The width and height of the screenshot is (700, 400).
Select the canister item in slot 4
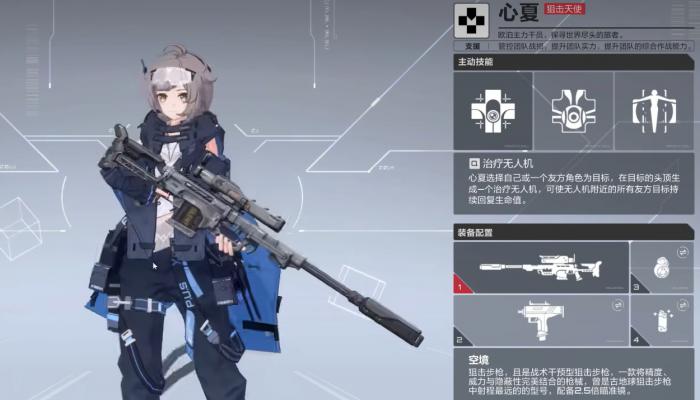(x=661, y=320)
